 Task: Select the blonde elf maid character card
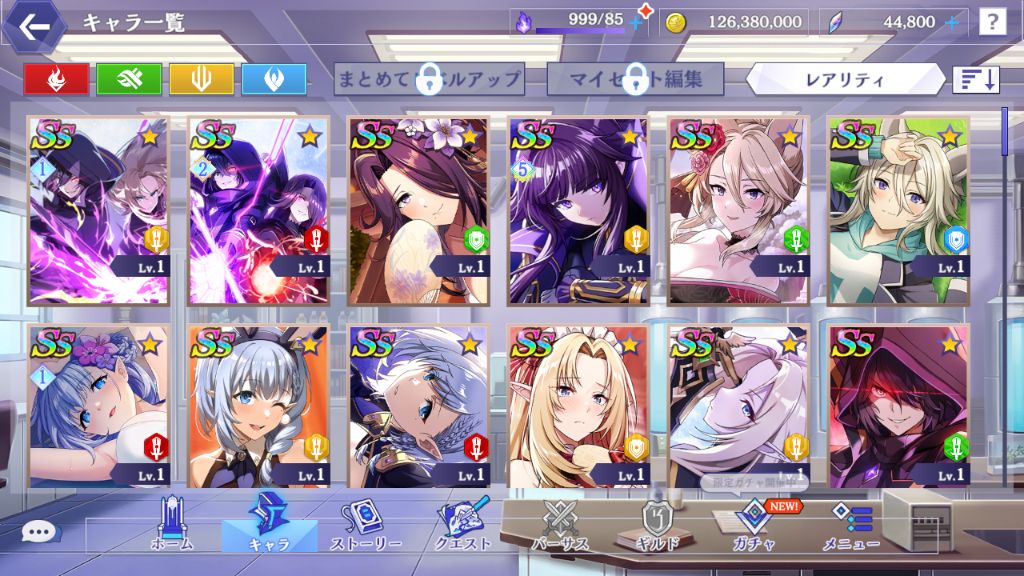(577, 406)
